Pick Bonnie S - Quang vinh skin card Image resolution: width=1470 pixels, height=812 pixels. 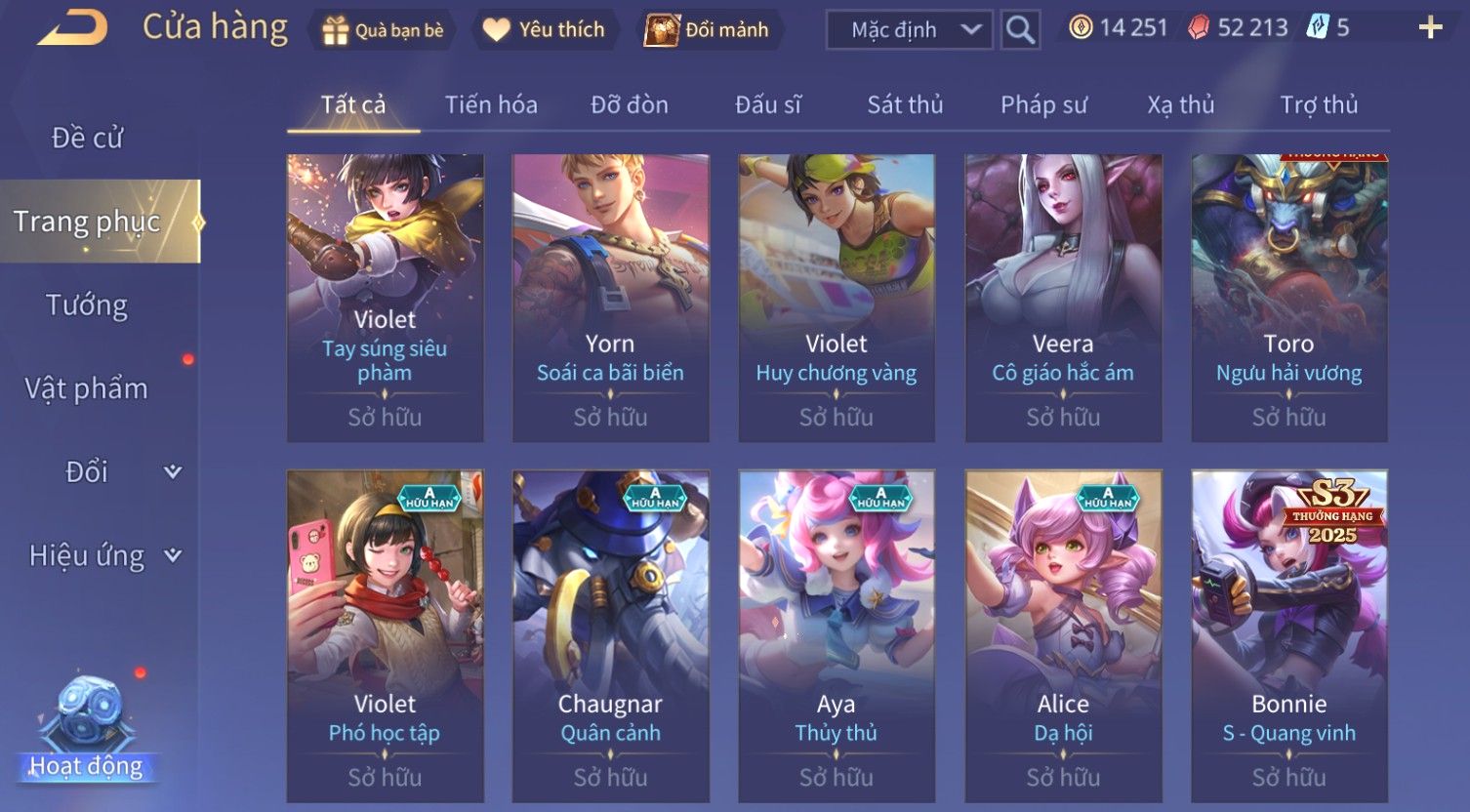pyautogui.click(x=1288, y=634)
